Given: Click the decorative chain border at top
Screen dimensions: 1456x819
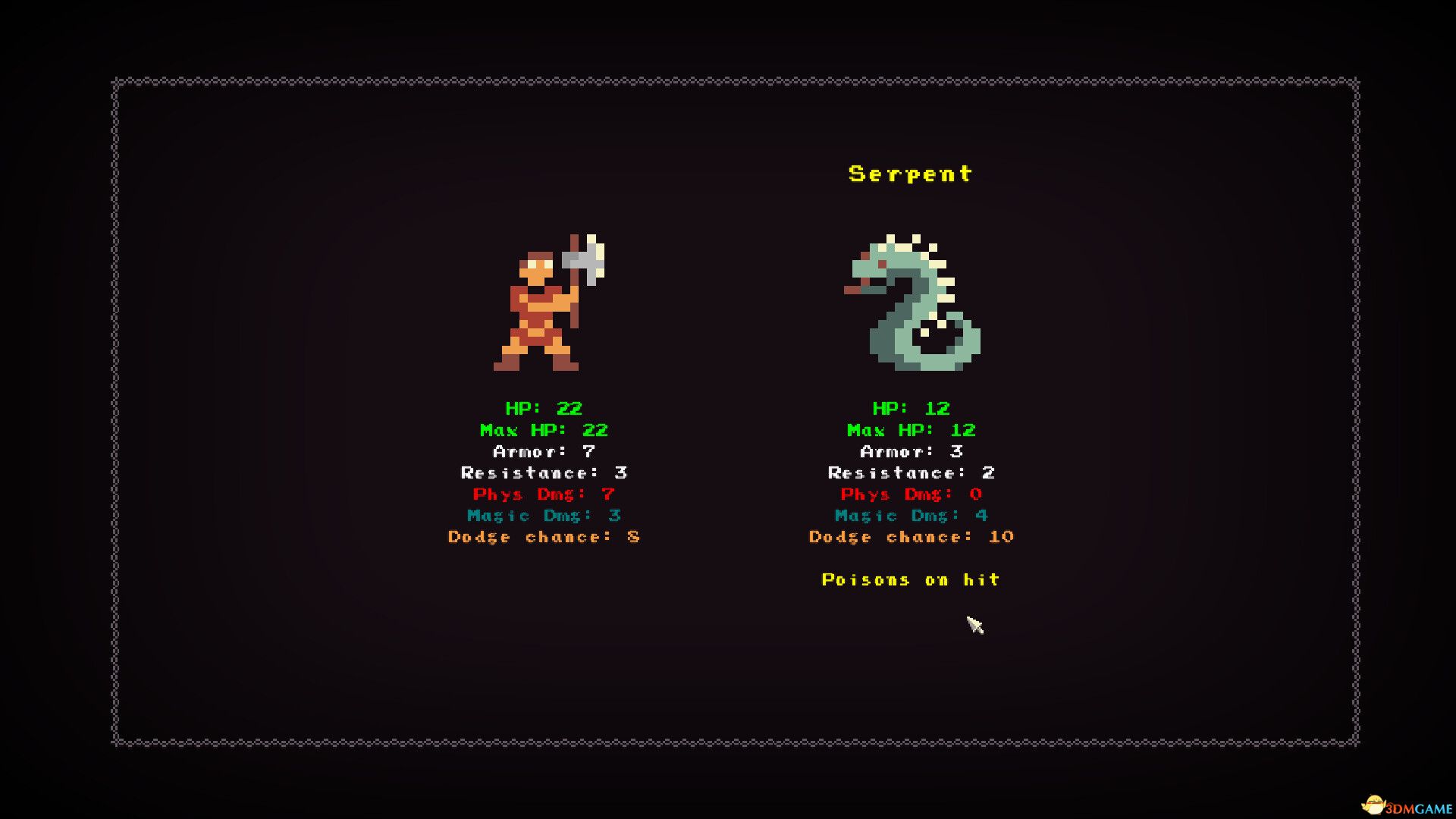Looking at the screenshot, I should tap(728, 79).
